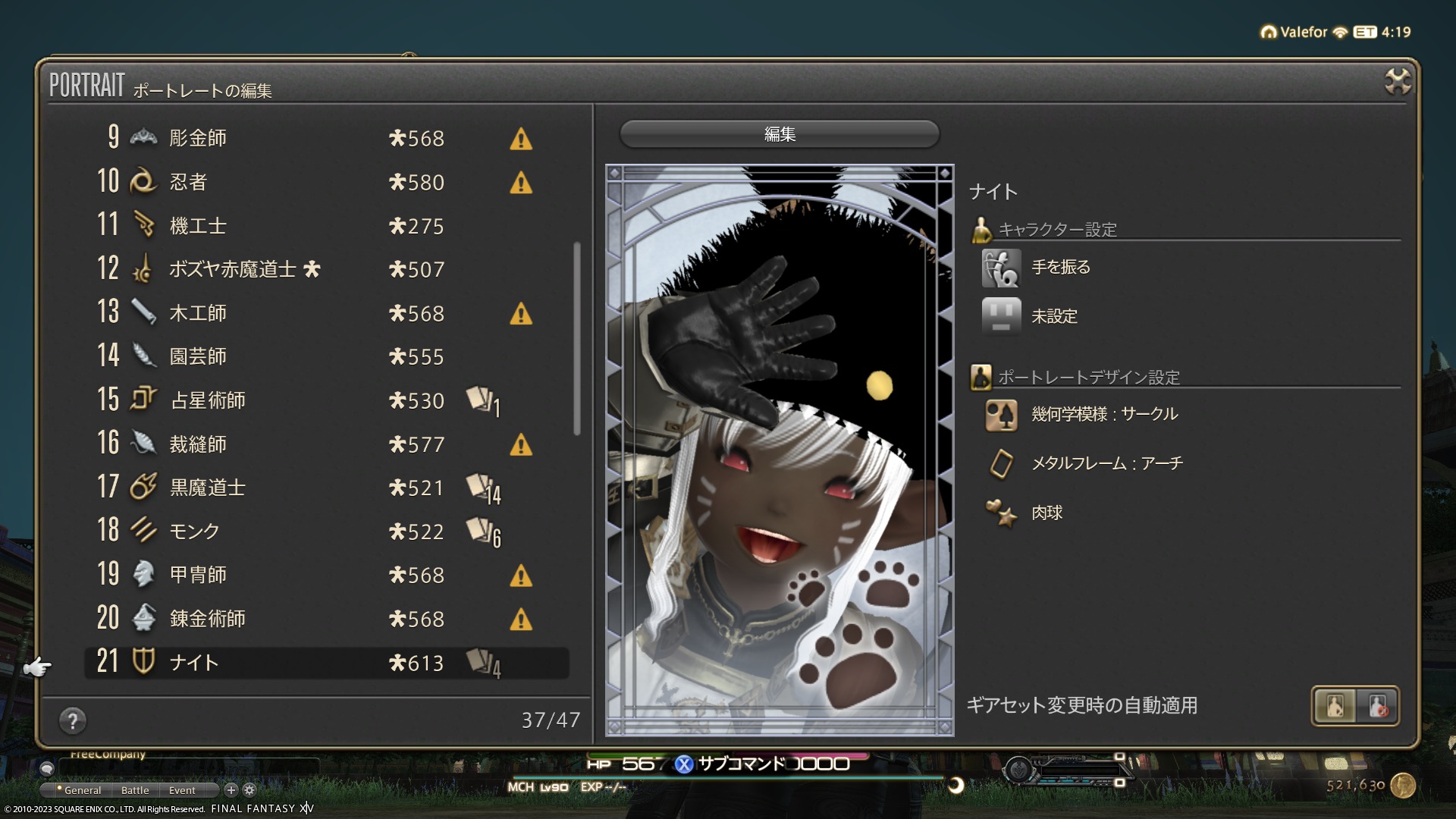Enable auto-apply on gear set change
Screen dimensions: 1456x819
tap(1335, 706)
